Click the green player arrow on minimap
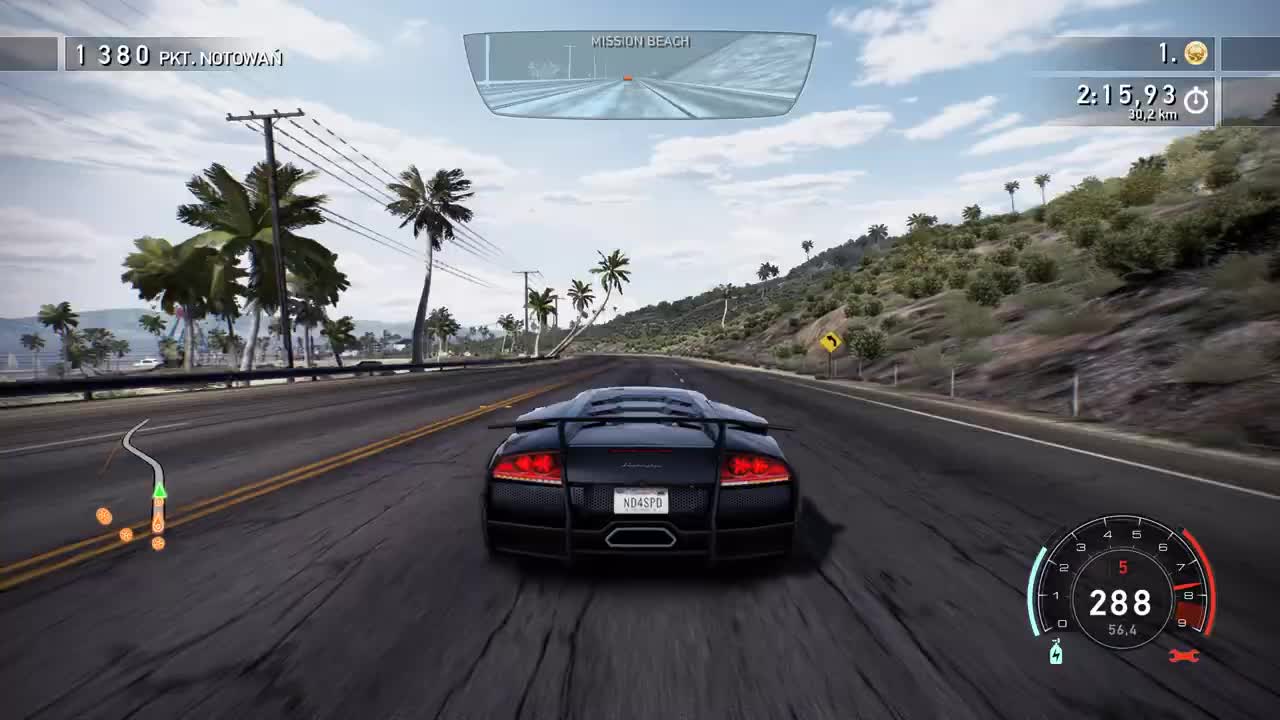This screenshot has height=720, width=1280. coord(159,490)
